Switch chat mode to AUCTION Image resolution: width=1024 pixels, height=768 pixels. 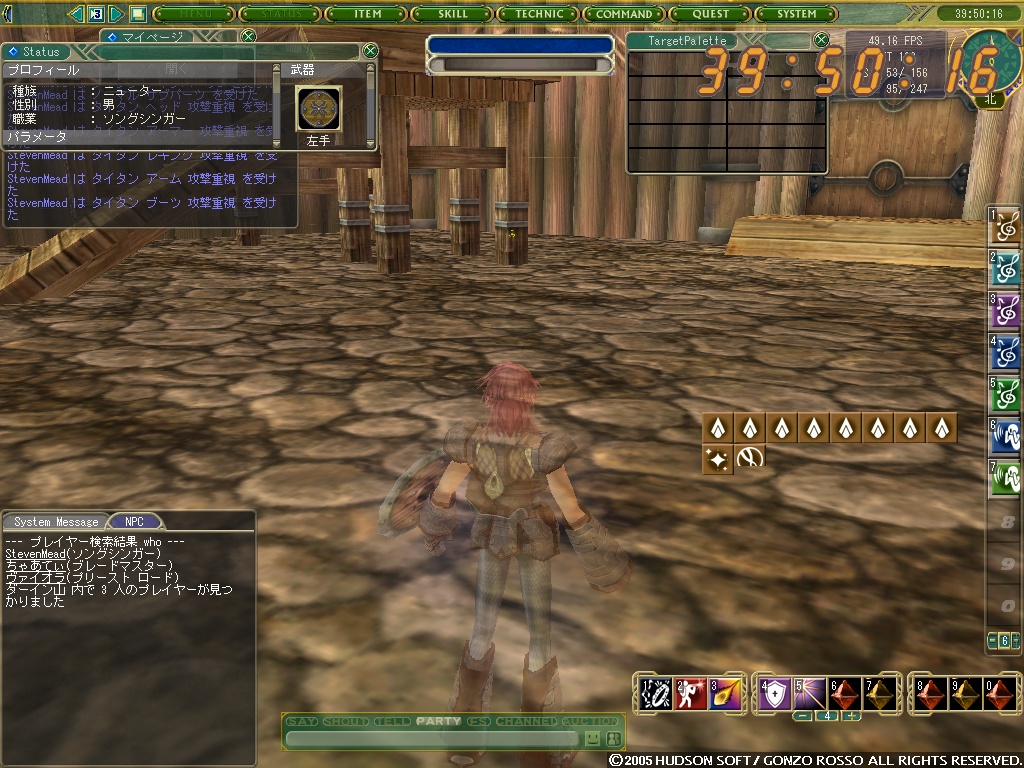(590, 722)
